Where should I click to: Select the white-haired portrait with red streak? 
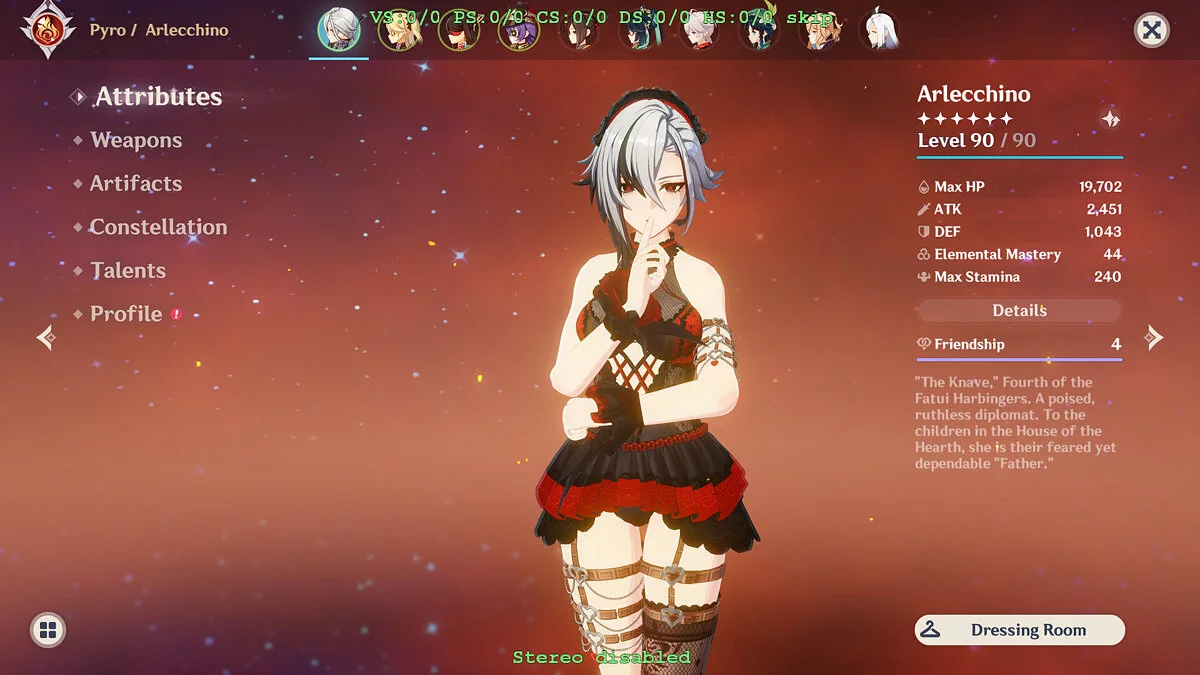pyautogui.click(x=698, y=32)
